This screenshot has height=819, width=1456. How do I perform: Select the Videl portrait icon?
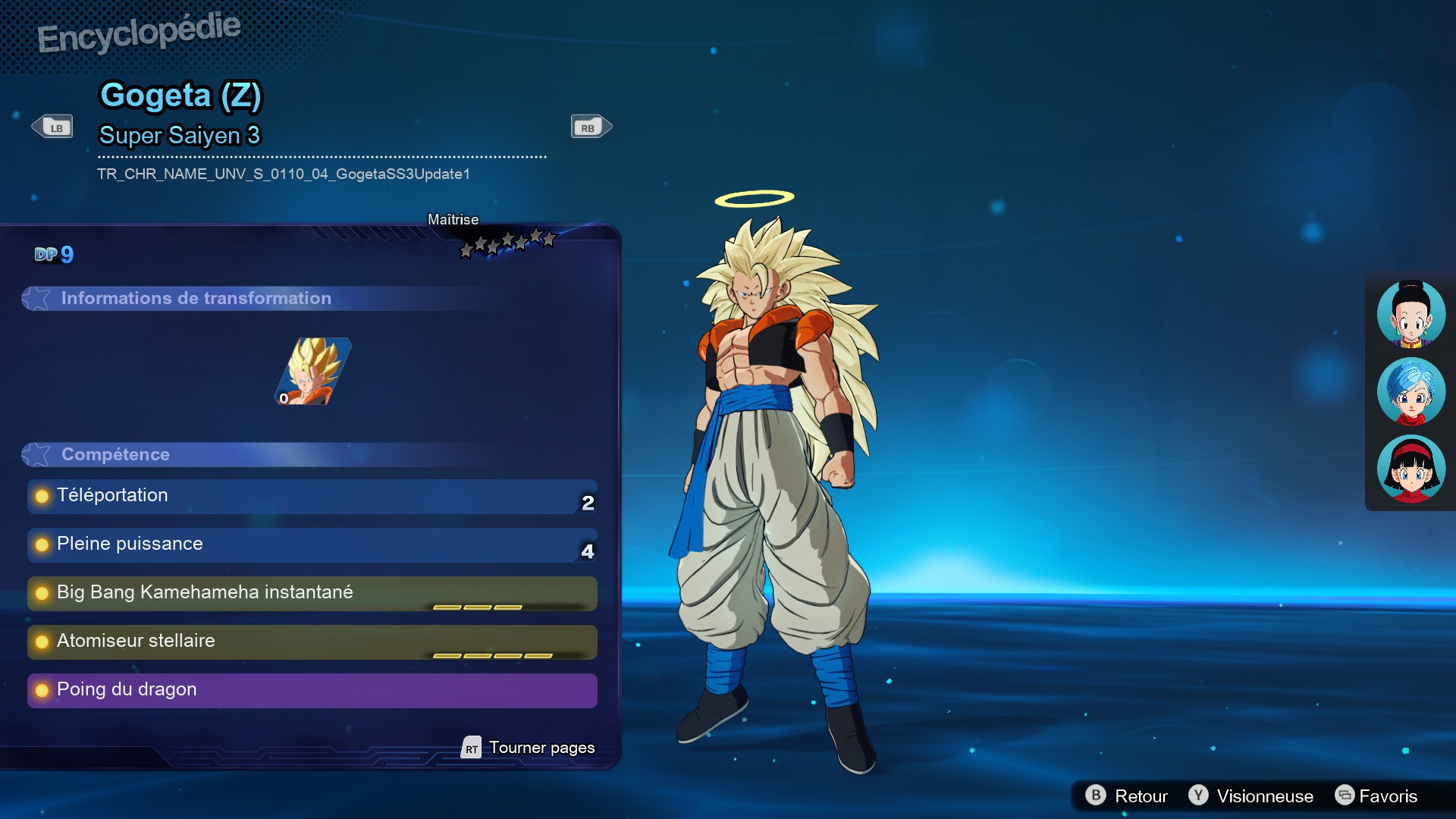pos(1410,469)
